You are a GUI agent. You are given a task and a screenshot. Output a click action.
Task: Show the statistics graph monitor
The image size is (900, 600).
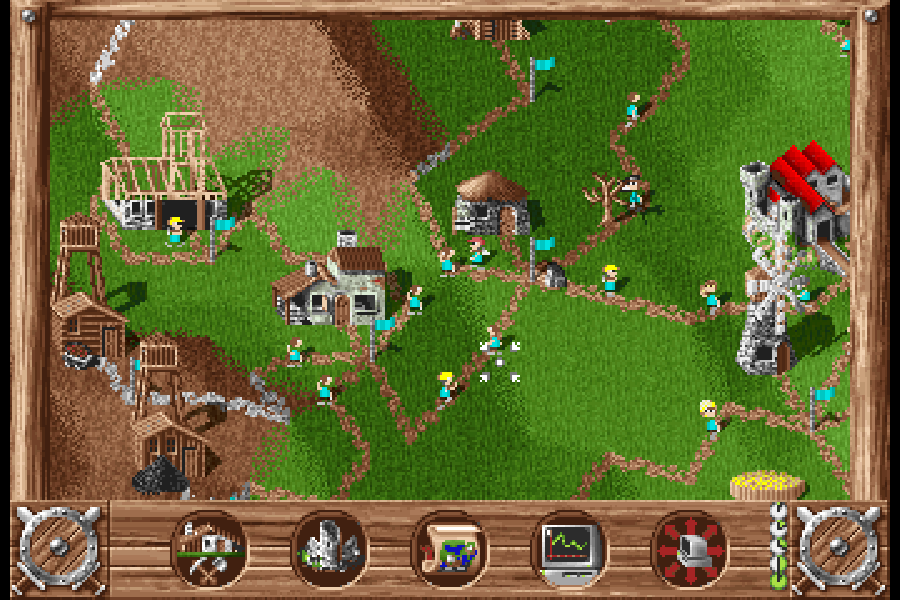pyautogui.click(x=569, y=548)
